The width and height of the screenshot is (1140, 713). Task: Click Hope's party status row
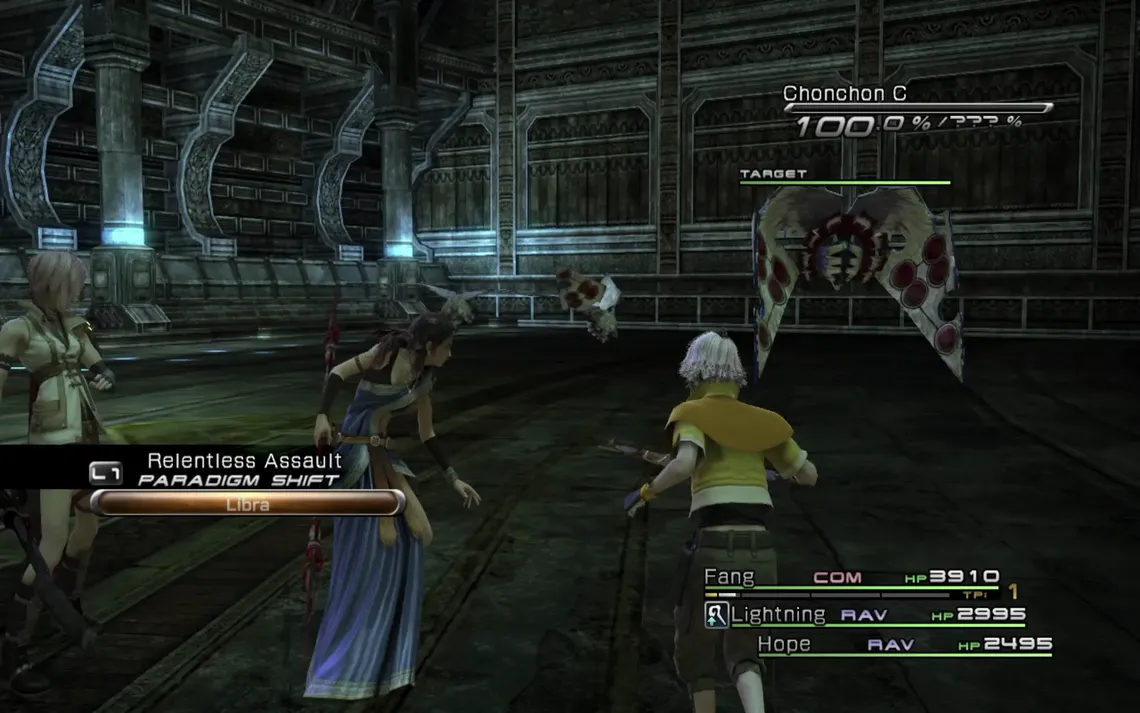(x=904, y=645)
